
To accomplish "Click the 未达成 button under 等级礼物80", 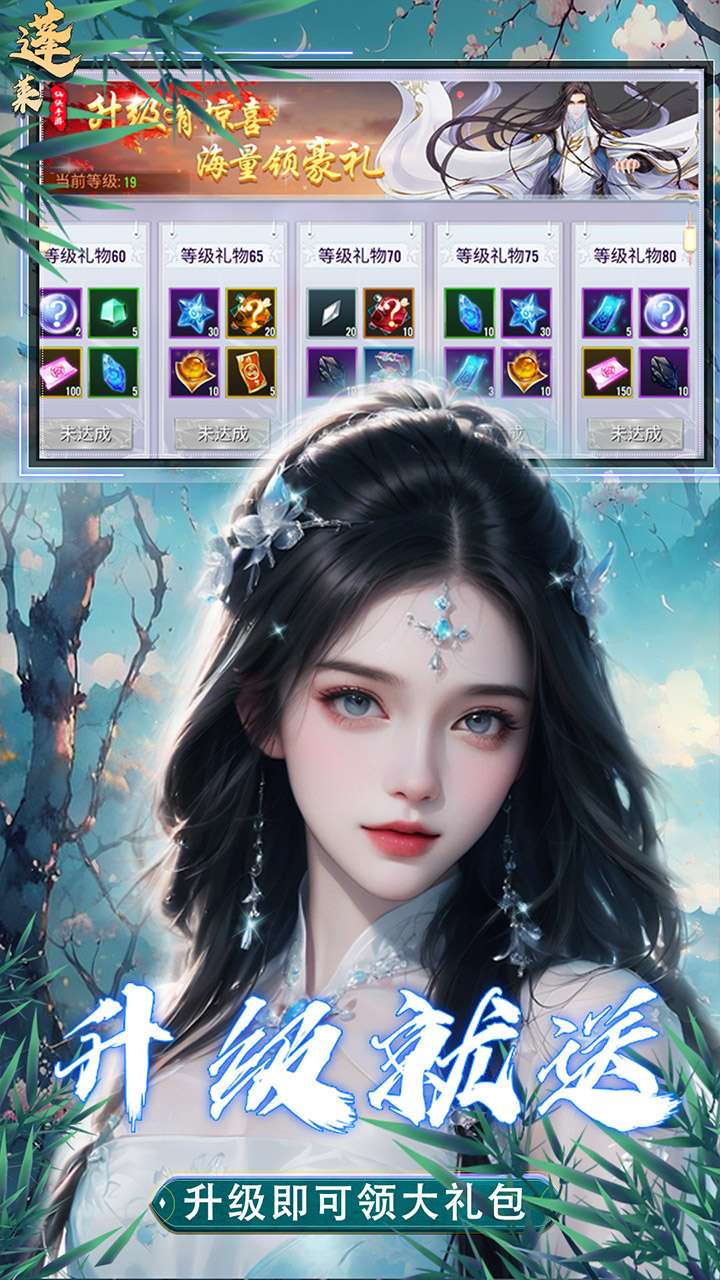I will [635, 434].
